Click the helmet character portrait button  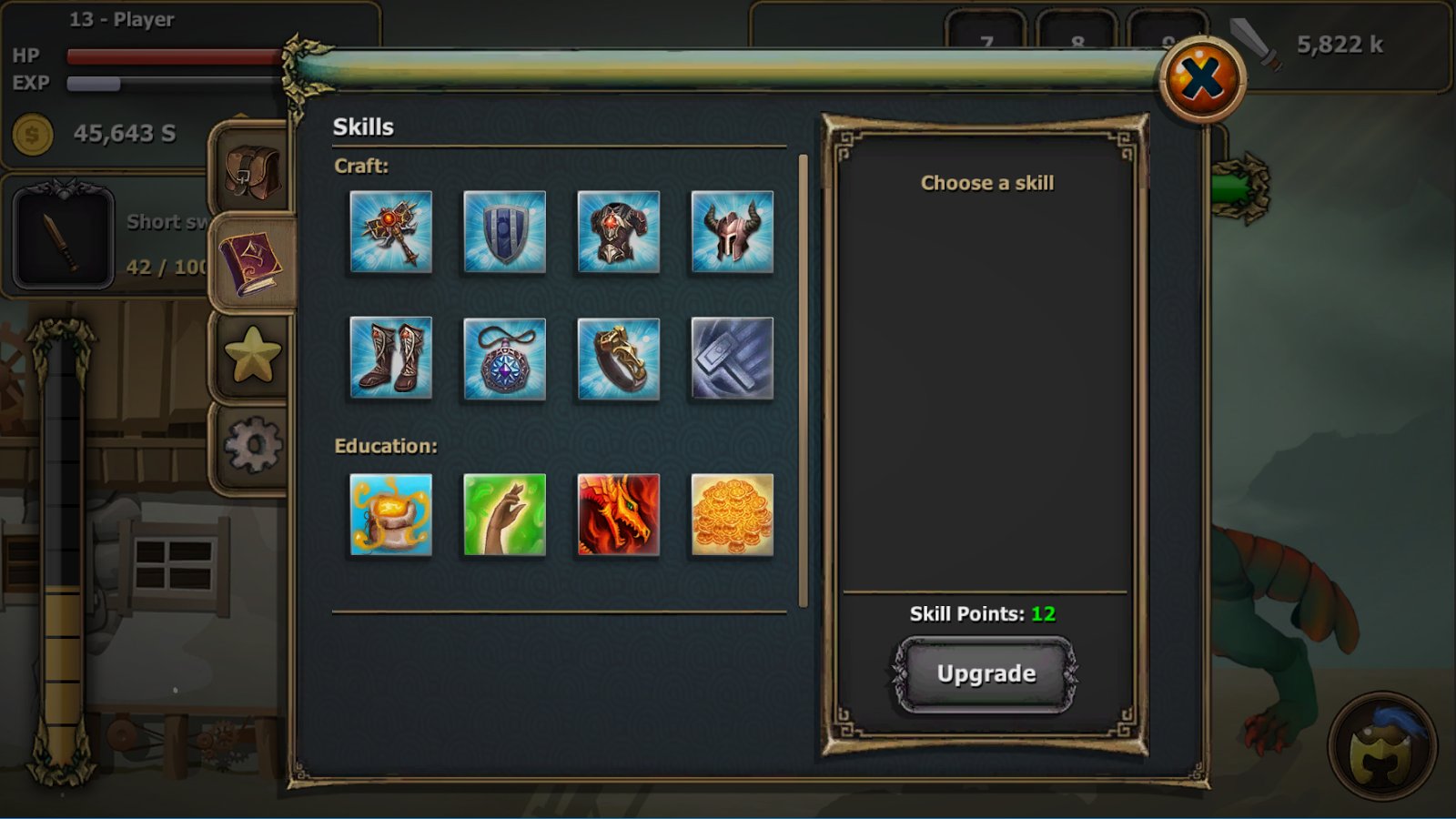point(1382,747)
